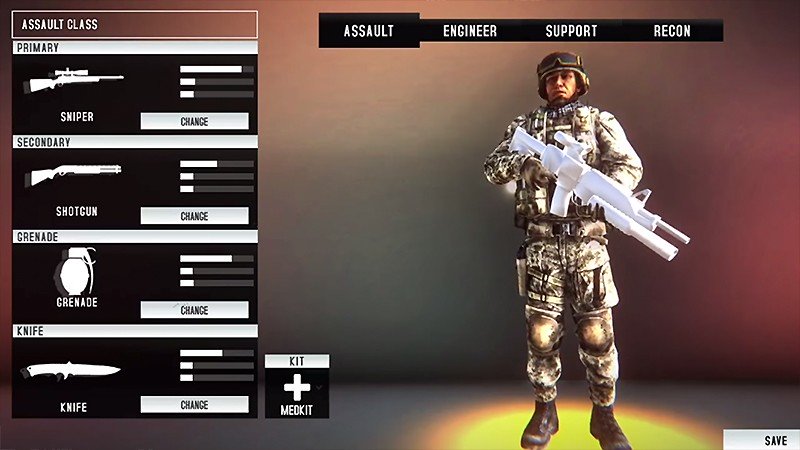Image resolution: width=800 pixels, height=450 pixels.
Task: Pick the grenade icon
Action: [x=75, y=271]
